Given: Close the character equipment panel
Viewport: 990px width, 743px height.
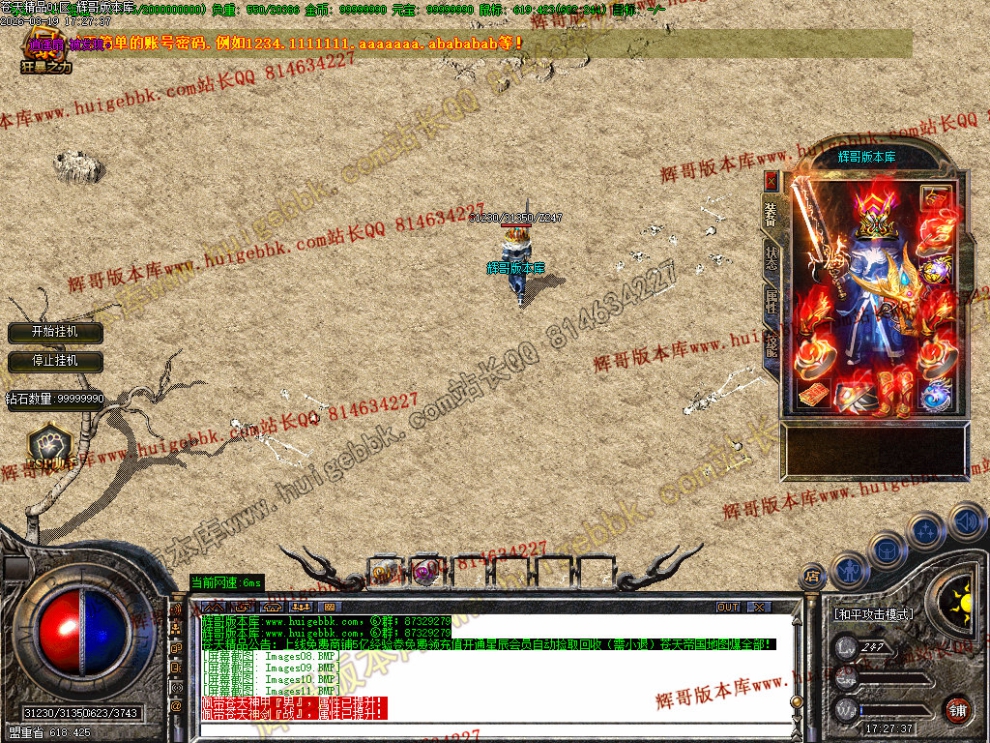Looking at the screenshot, I should coord(771,181).
